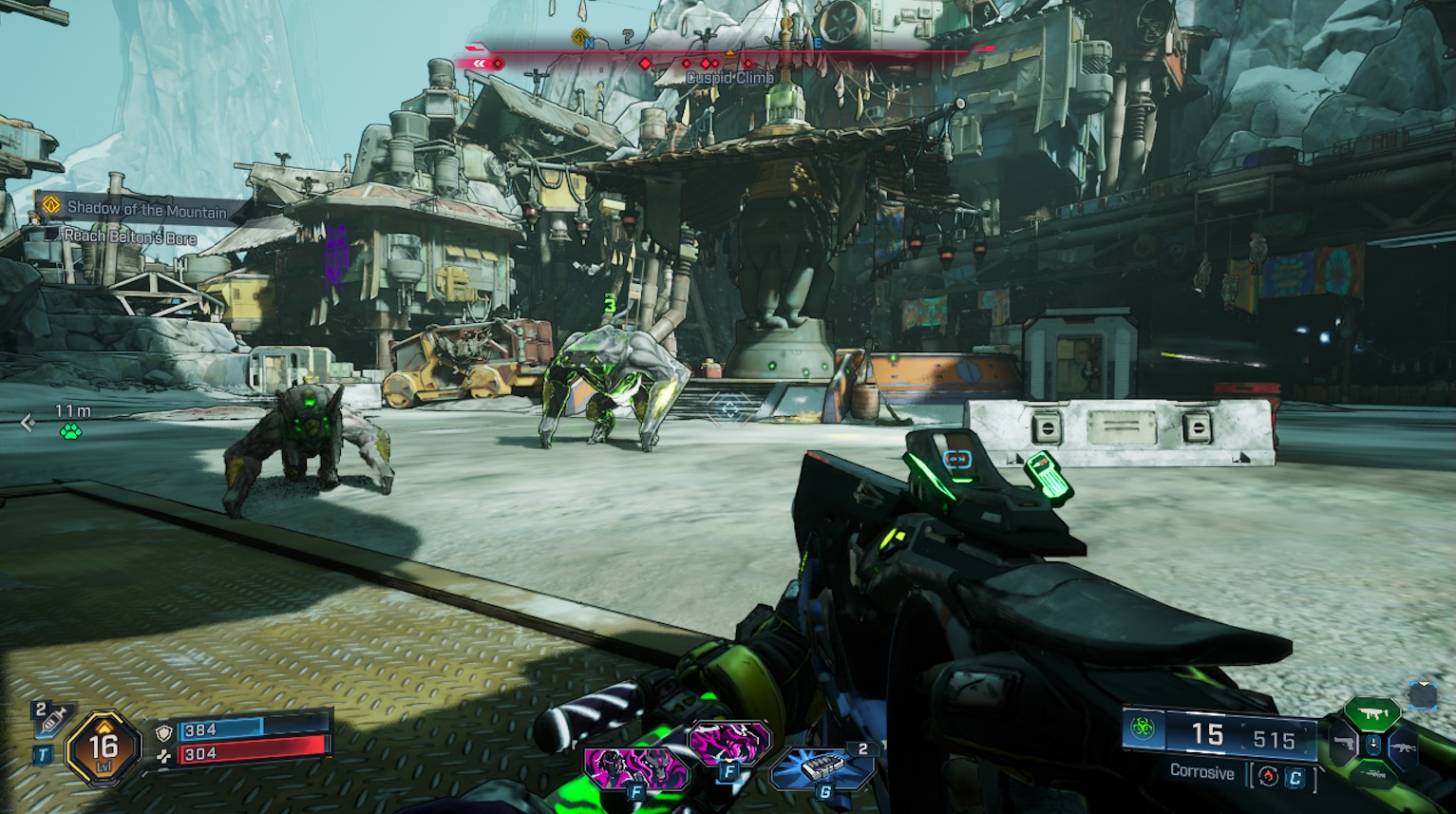Click the quest diamond marker on the compass

pos(578,35)
